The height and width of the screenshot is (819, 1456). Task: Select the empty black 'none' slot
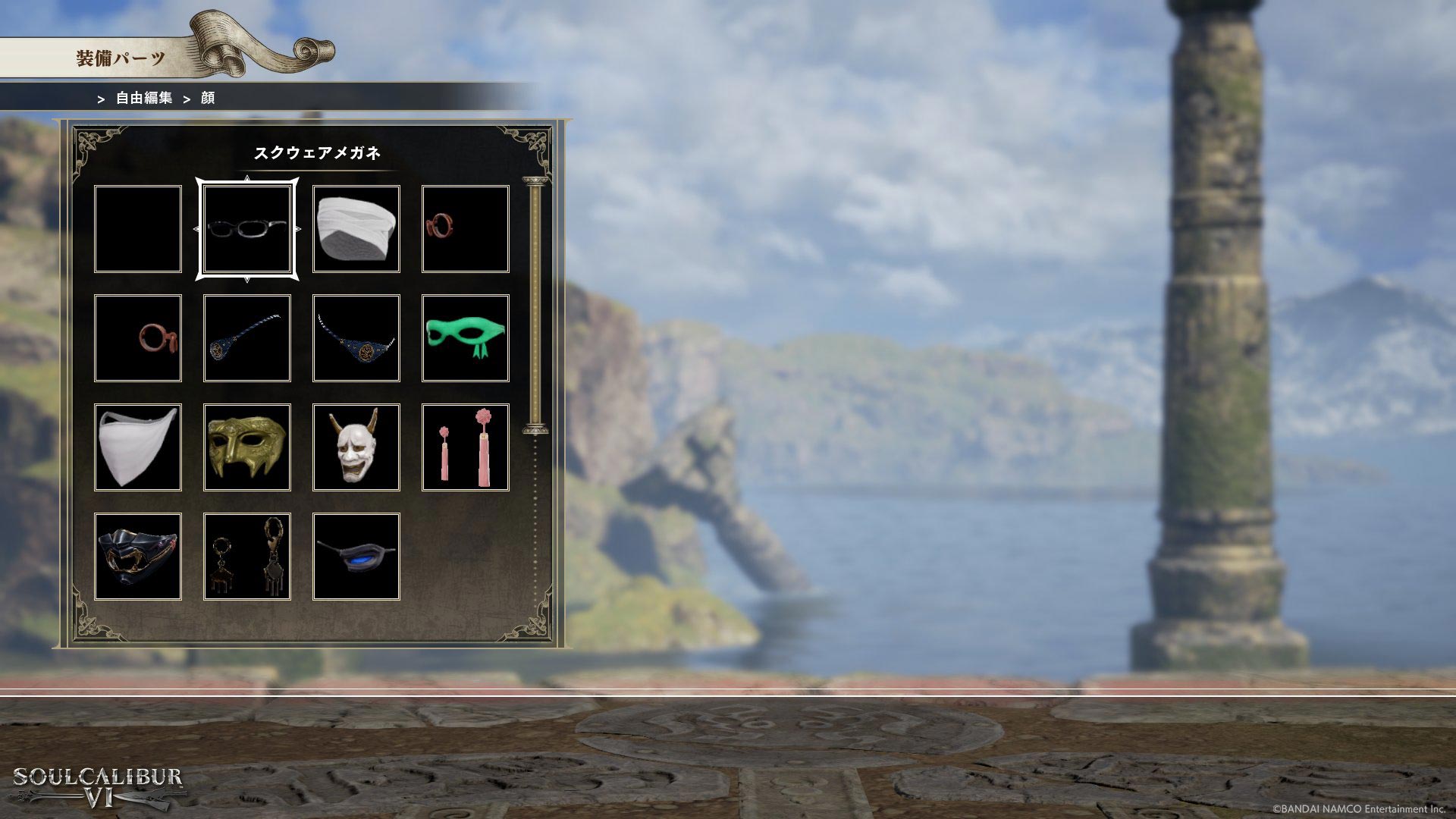tap(138, 229)
